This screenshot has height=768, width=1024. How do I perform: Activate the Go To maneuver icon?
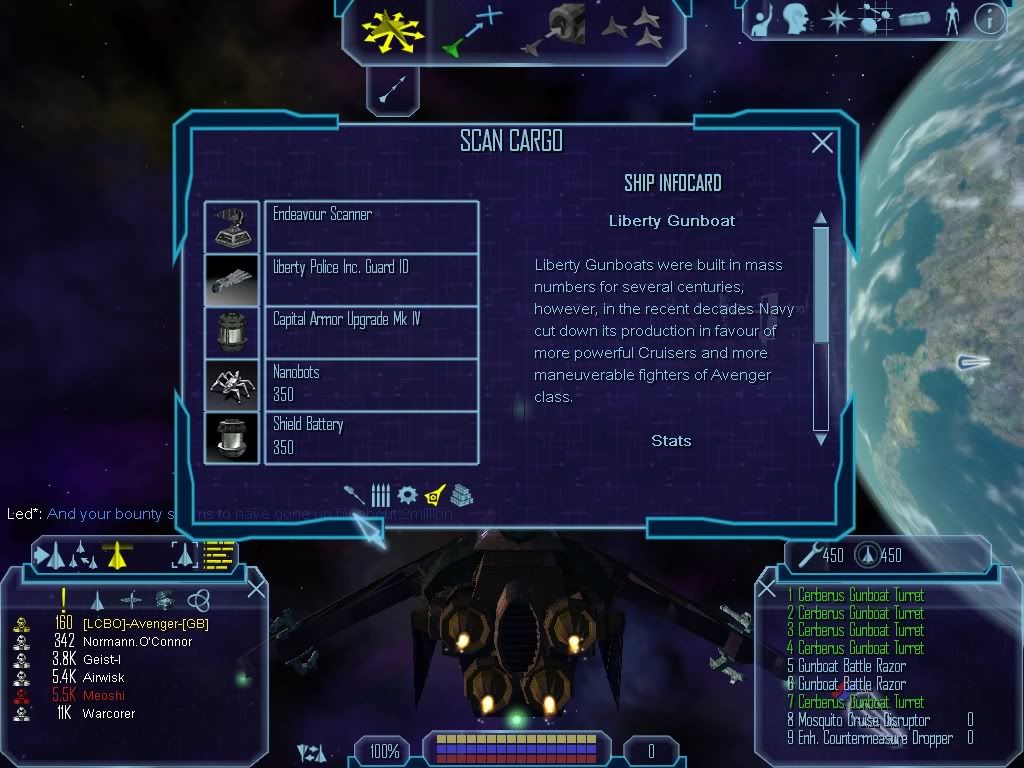(471, 31)
